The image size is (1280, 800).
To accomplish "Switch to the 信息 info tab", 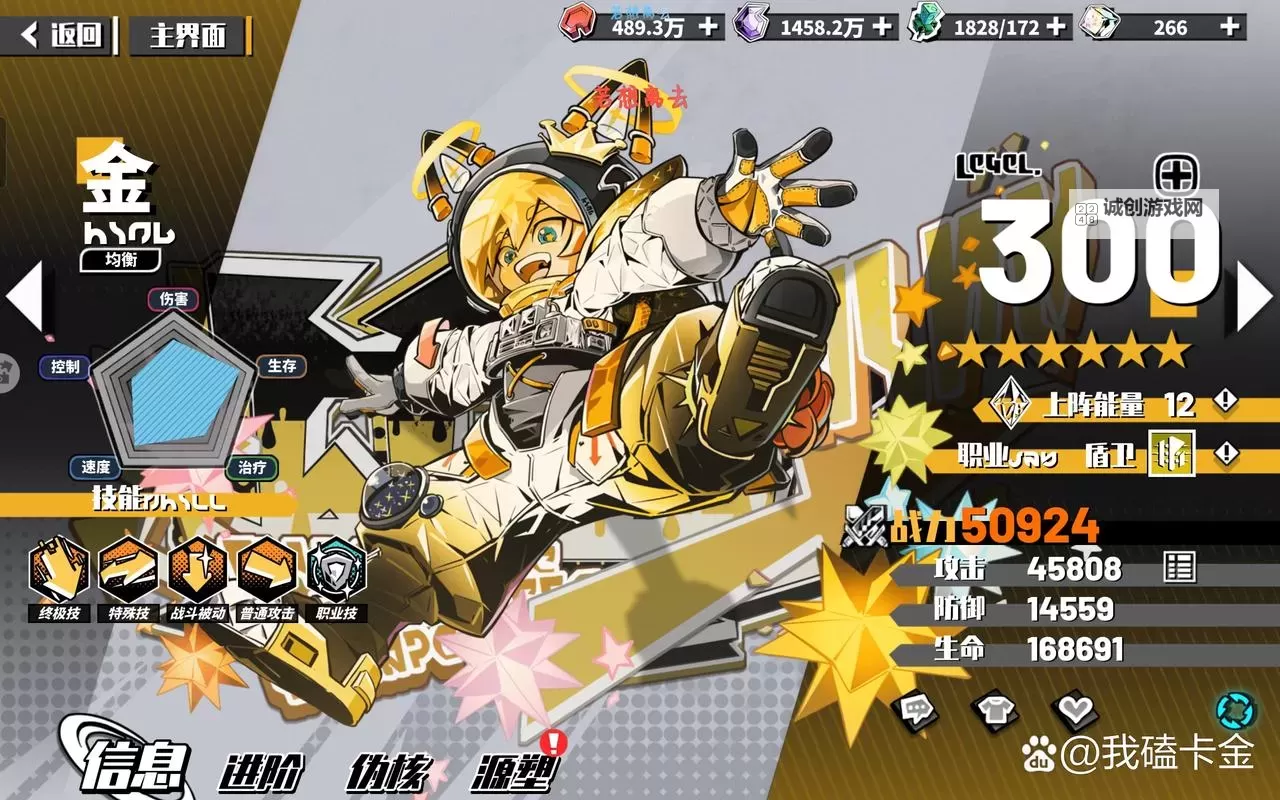I will tap(136, 768).
